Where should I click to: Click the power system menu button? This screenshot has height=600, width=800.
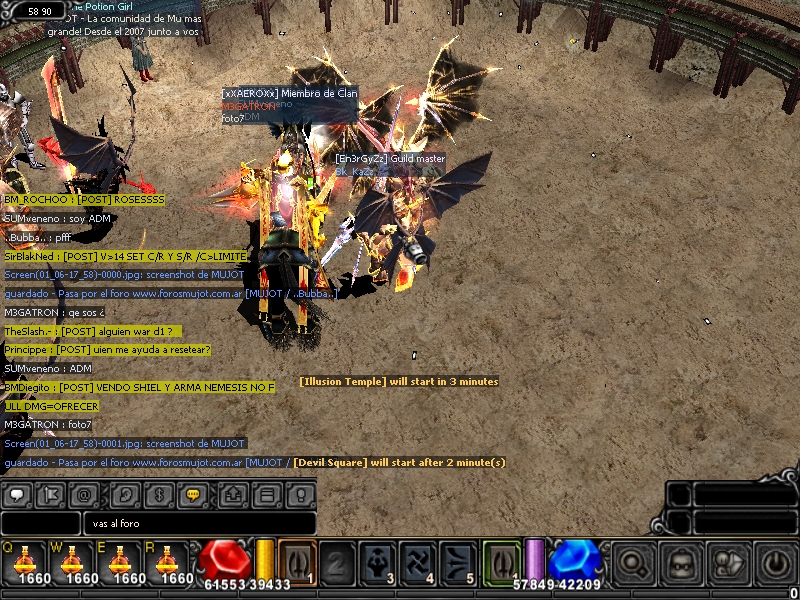tap(775, 564)
